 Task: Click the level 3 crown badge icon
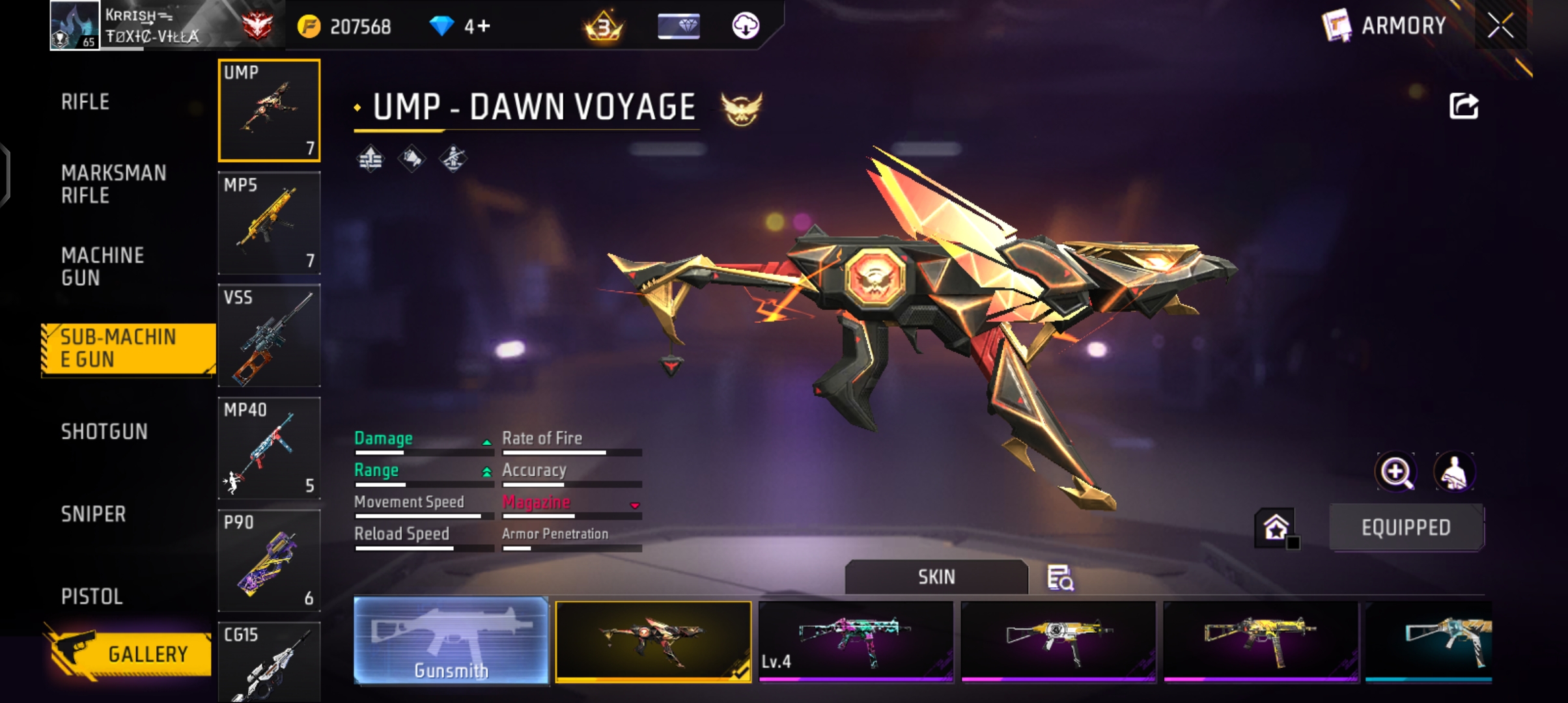602,26
